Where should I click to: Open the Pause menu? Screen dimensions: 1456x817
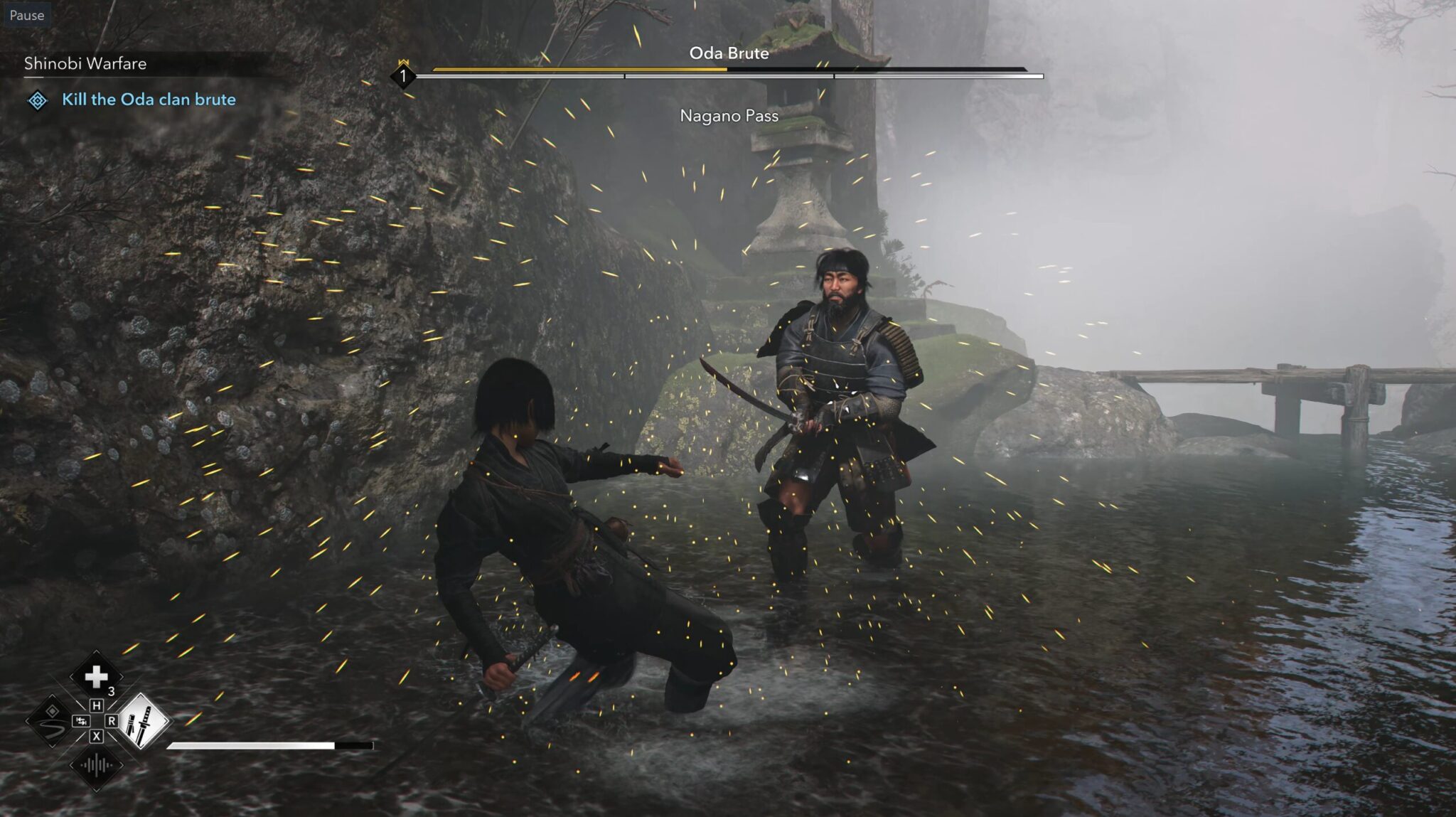[27, 14]
